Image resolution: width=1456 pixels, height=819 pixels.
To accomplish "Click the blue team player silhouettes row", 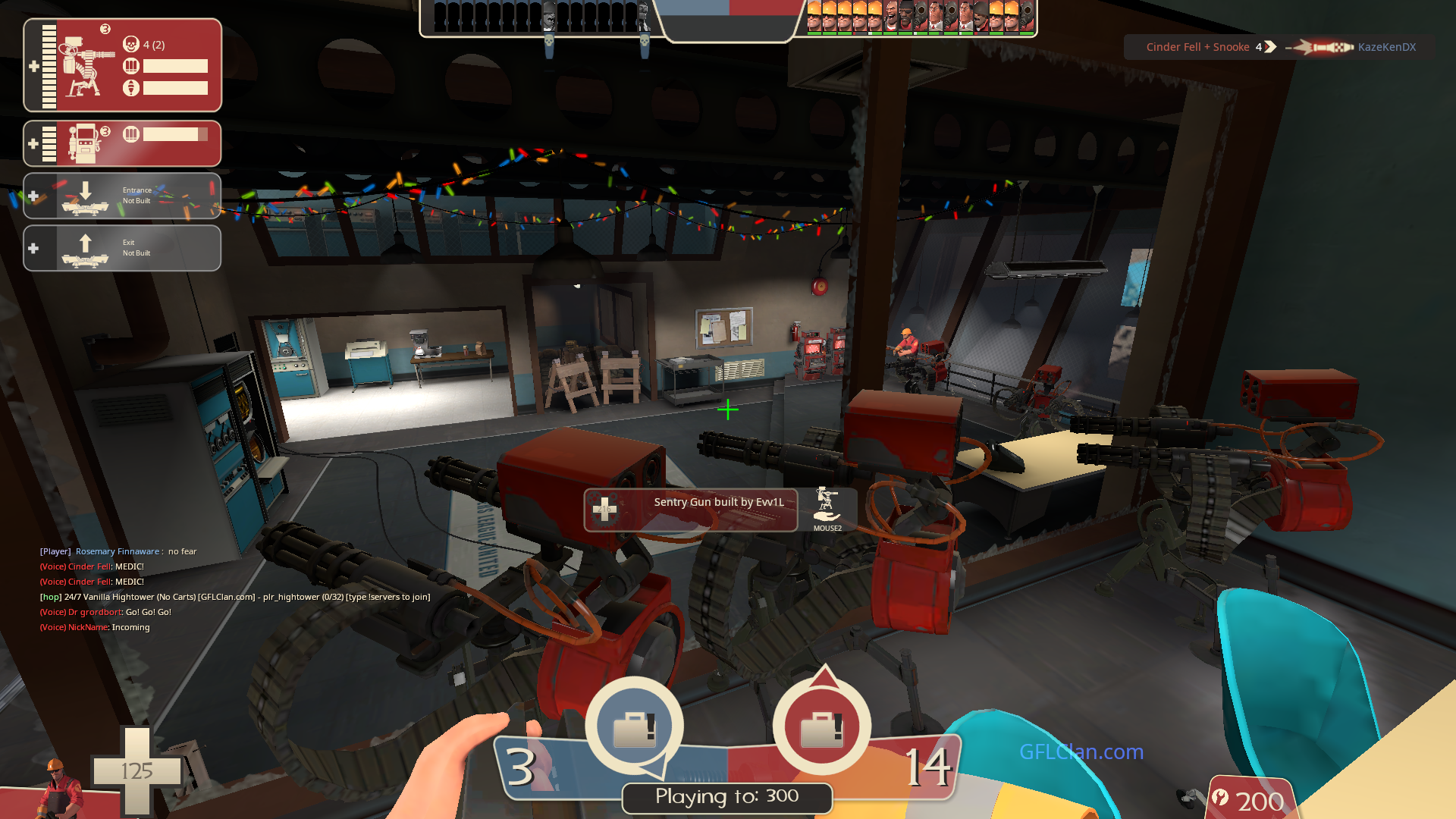I will pos(541,17).
